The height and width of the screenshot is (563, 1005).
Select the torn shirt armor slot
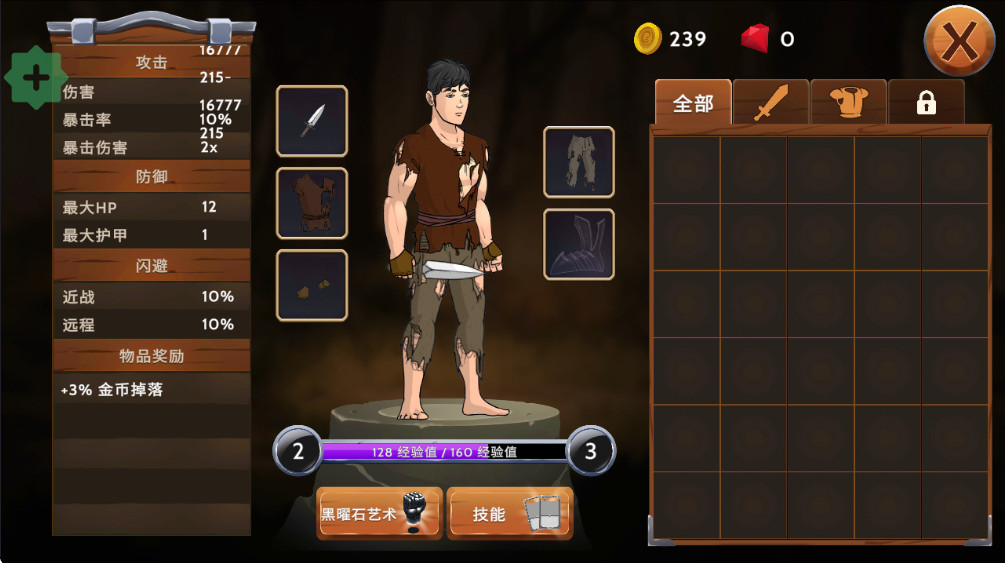(312, 203)
